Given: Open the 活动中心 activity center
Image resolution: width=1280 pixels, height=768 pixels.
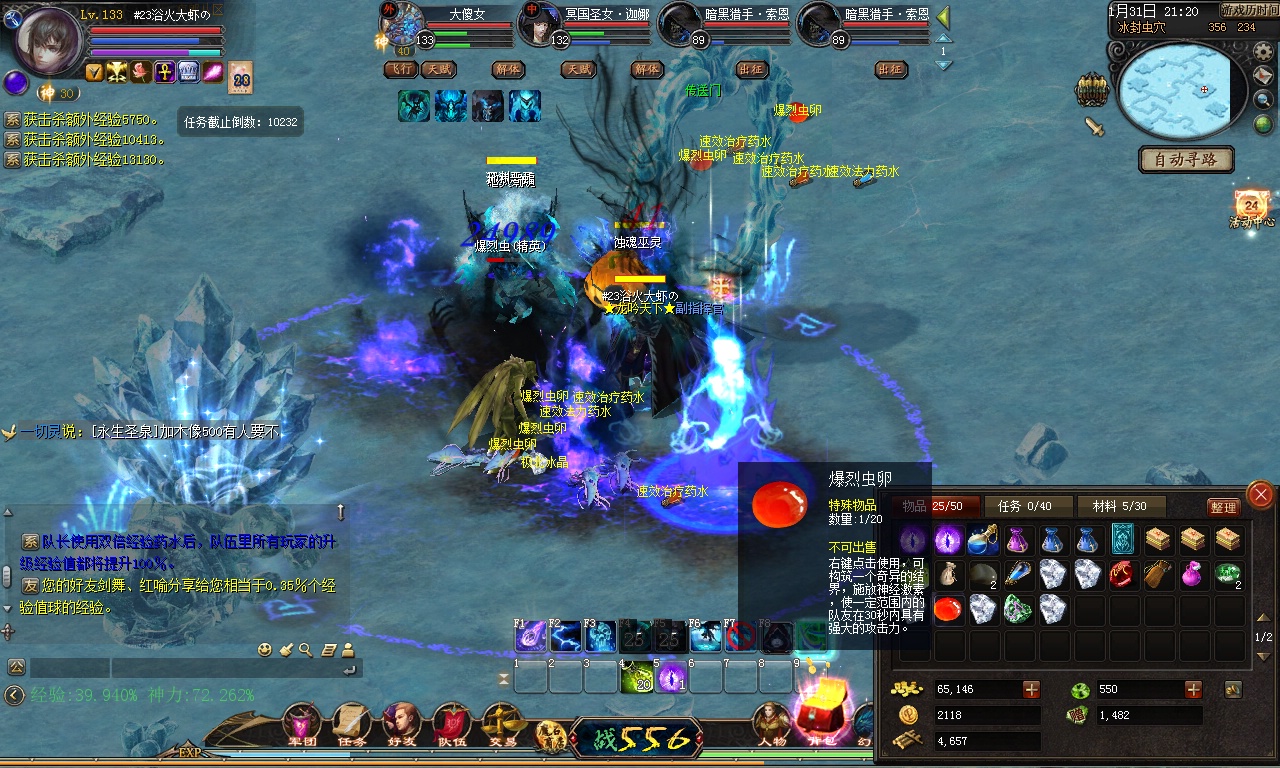Looking at the screenshot, I should [x=1252, y=208].
